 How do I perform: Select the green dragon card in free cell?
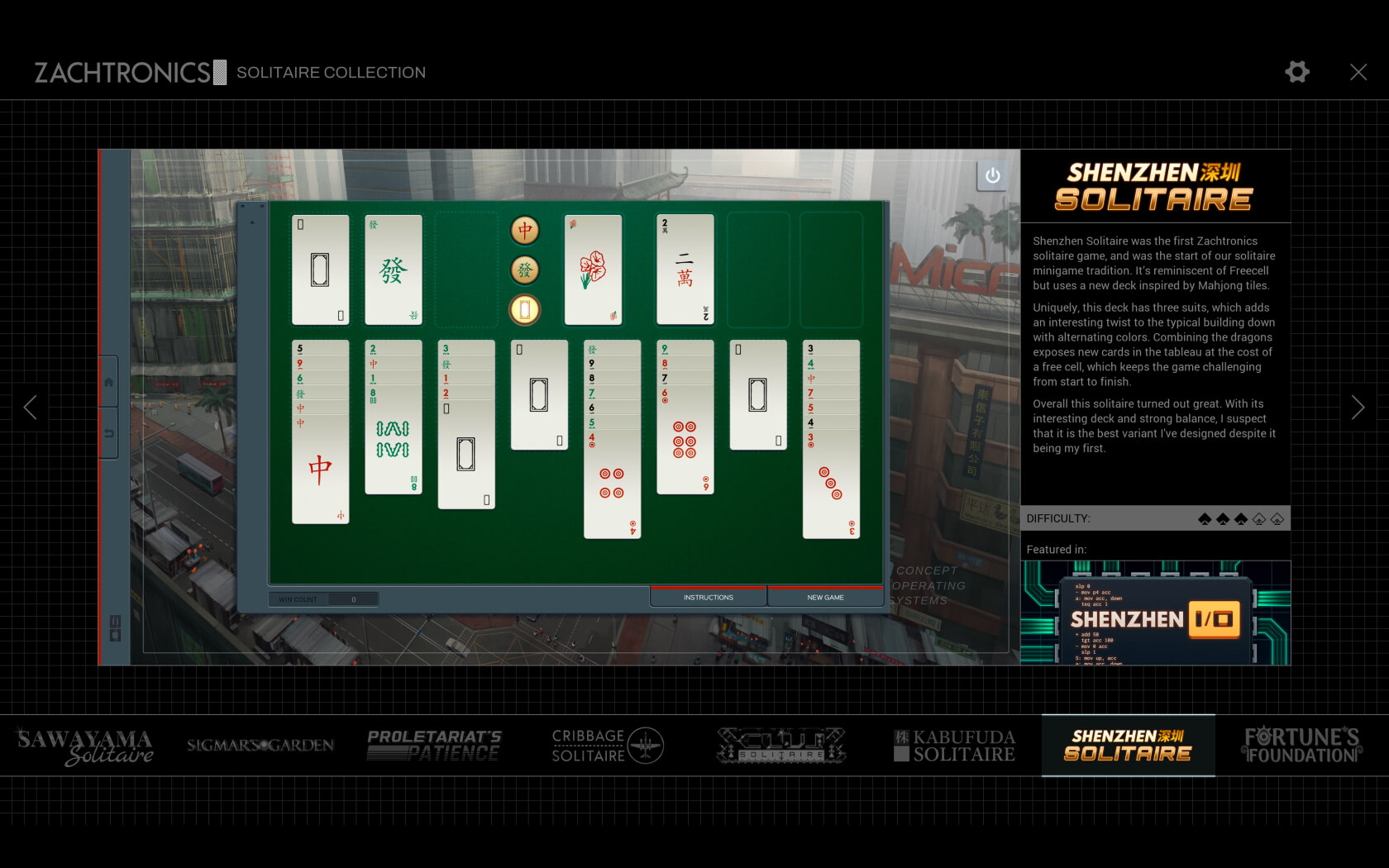click(394, 269)
